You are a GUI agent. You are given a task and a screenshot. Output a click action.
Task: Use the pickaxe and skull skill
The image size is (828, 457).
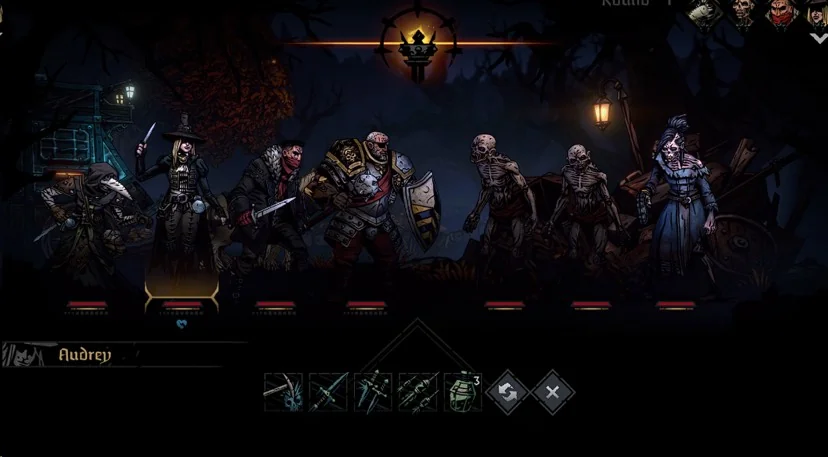pos(283,392)
